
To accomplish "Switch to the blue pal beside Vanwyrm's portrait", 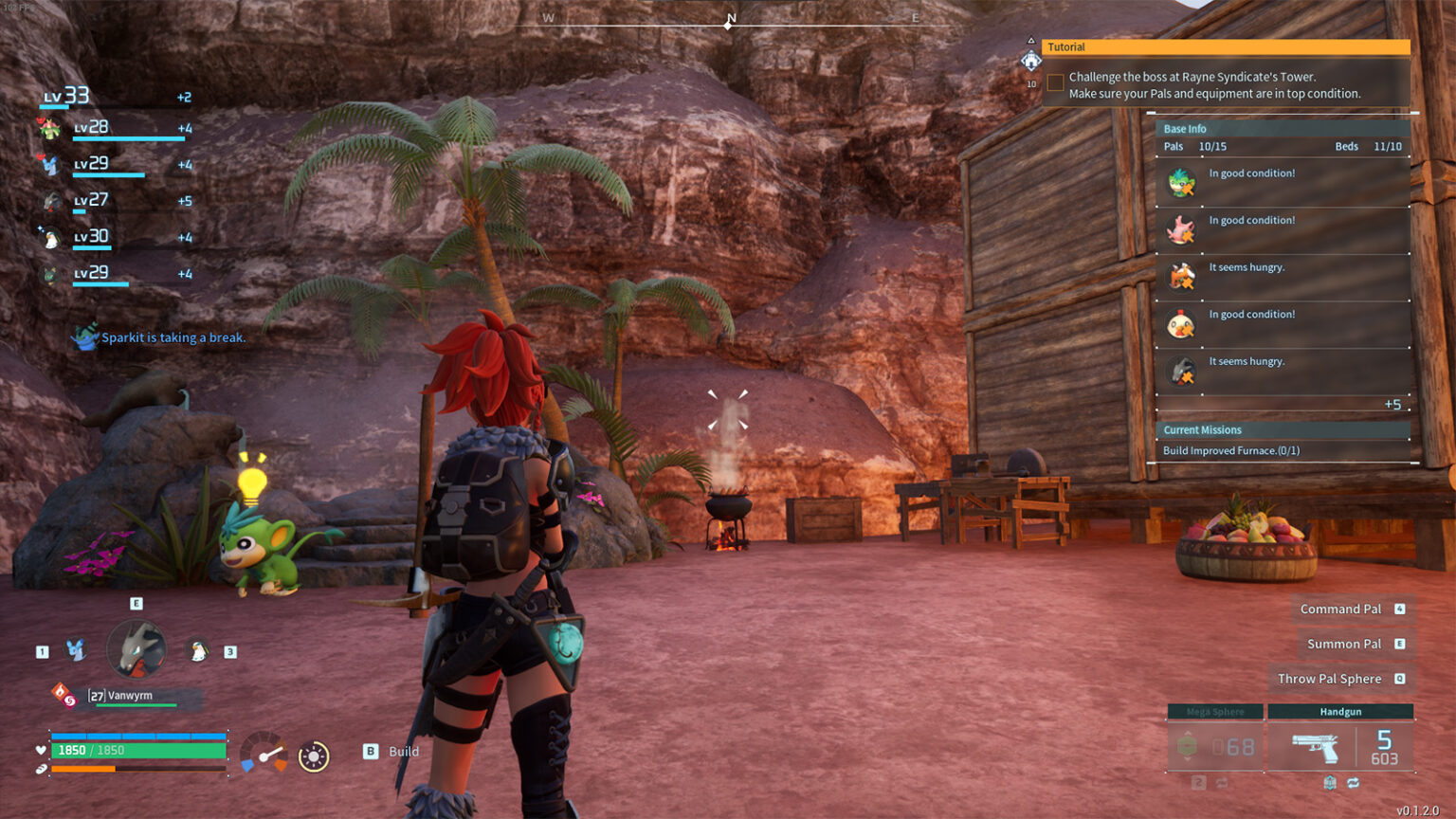I will click(x=75, y=650).
